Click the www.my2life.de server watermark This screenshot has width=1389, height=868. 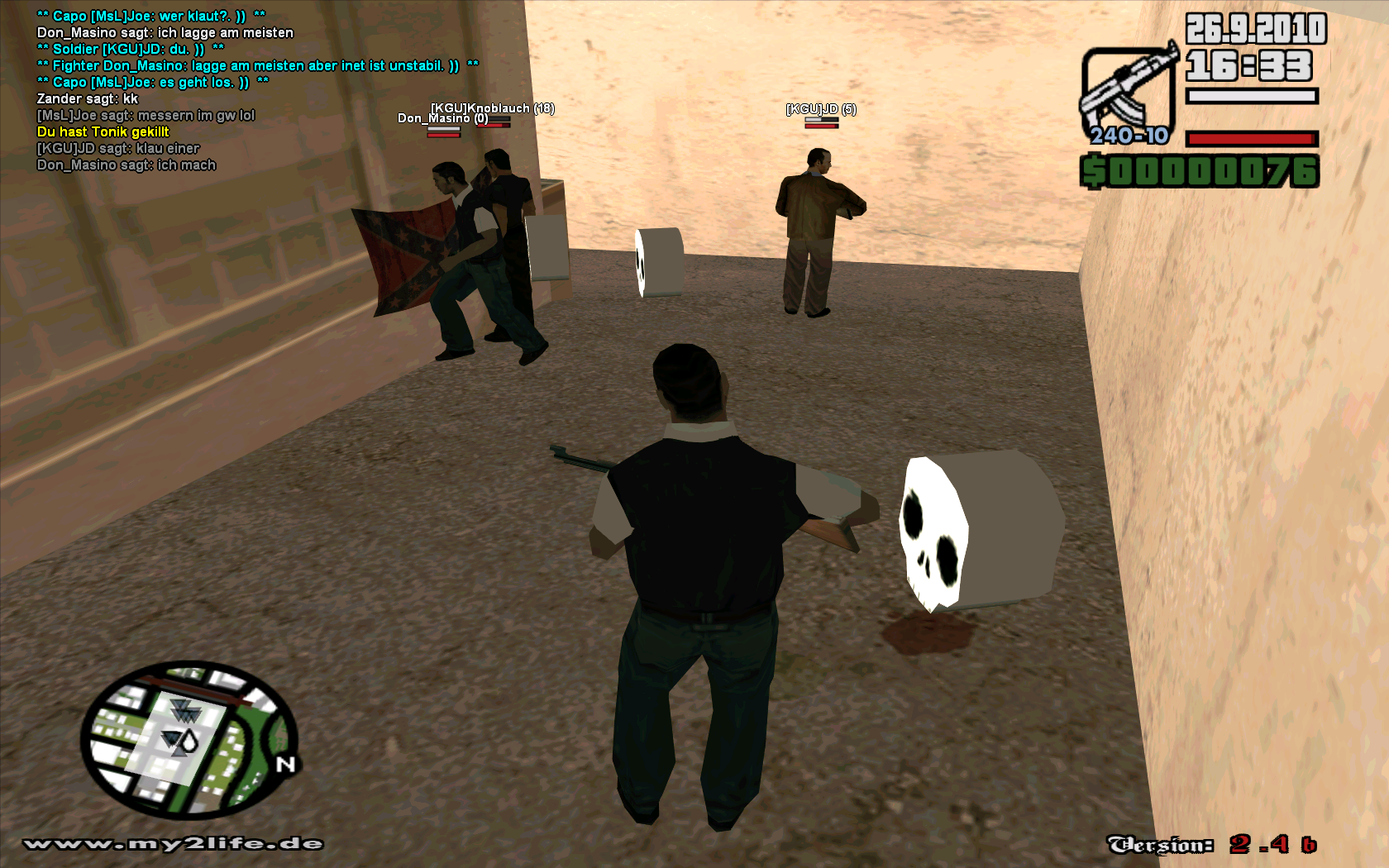(x=174, y=844)
